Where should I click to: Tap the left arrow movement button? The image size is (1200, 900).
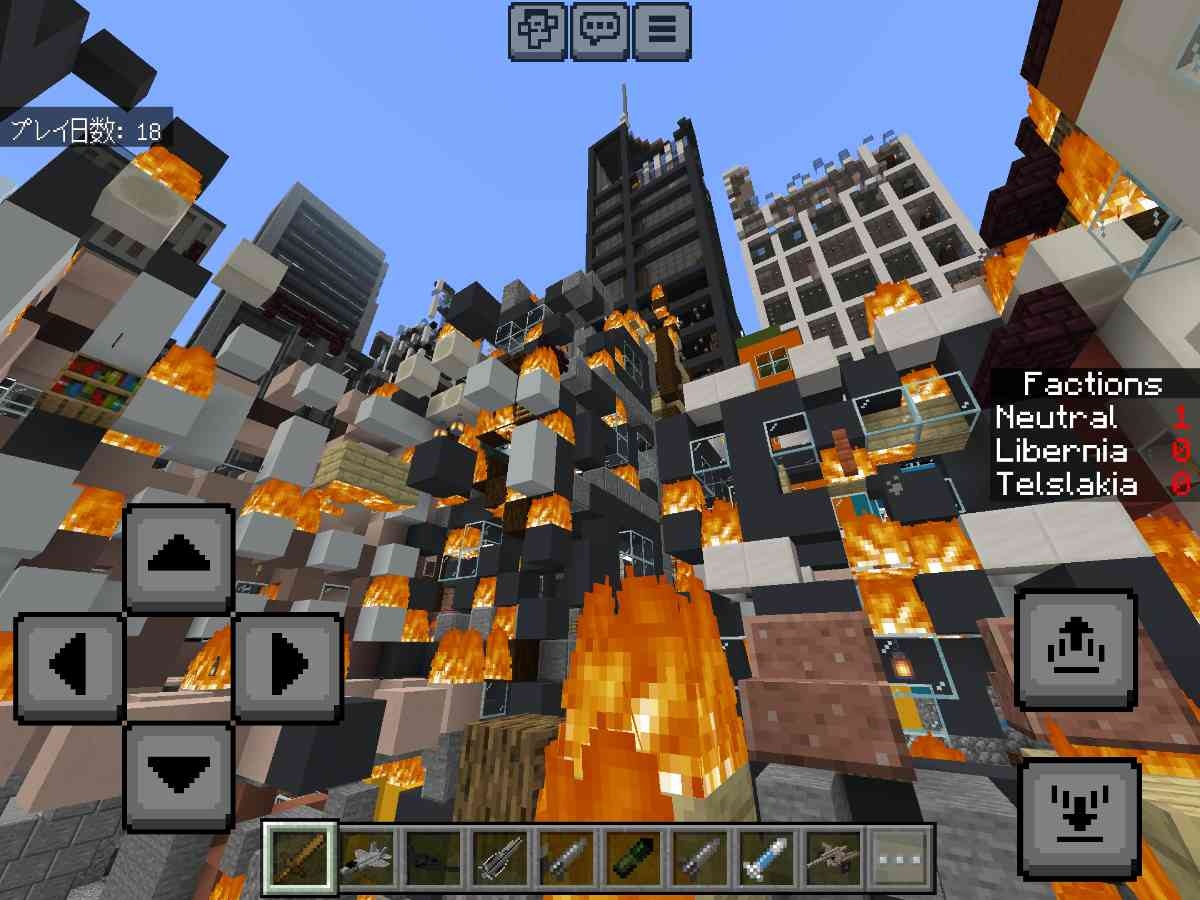point(69,664)
